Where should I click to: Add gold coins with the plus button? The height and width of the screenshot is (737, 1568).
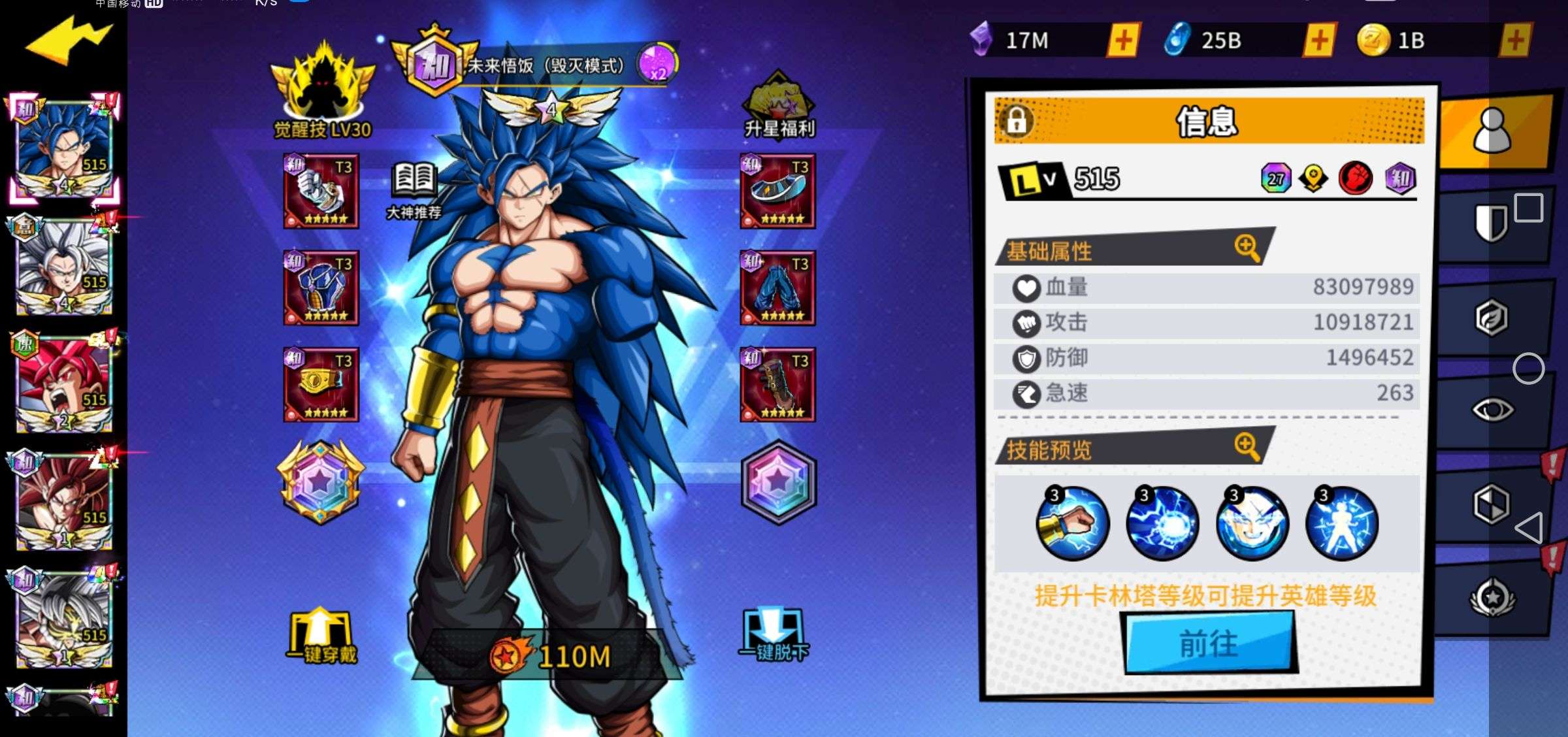(x=1515, y=41)
